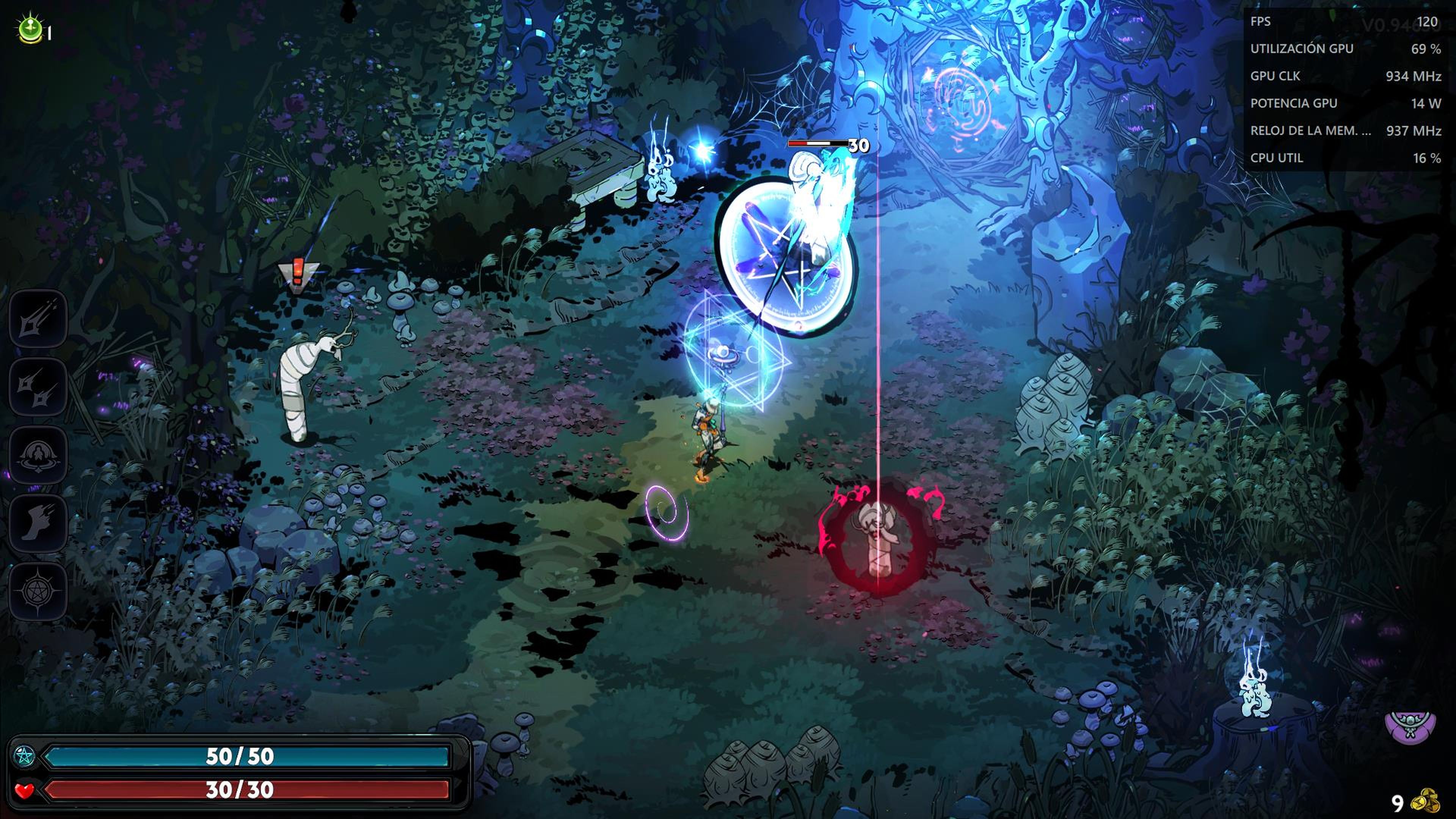Activate the twin-blade special ability icon

(x=38, y=388)
